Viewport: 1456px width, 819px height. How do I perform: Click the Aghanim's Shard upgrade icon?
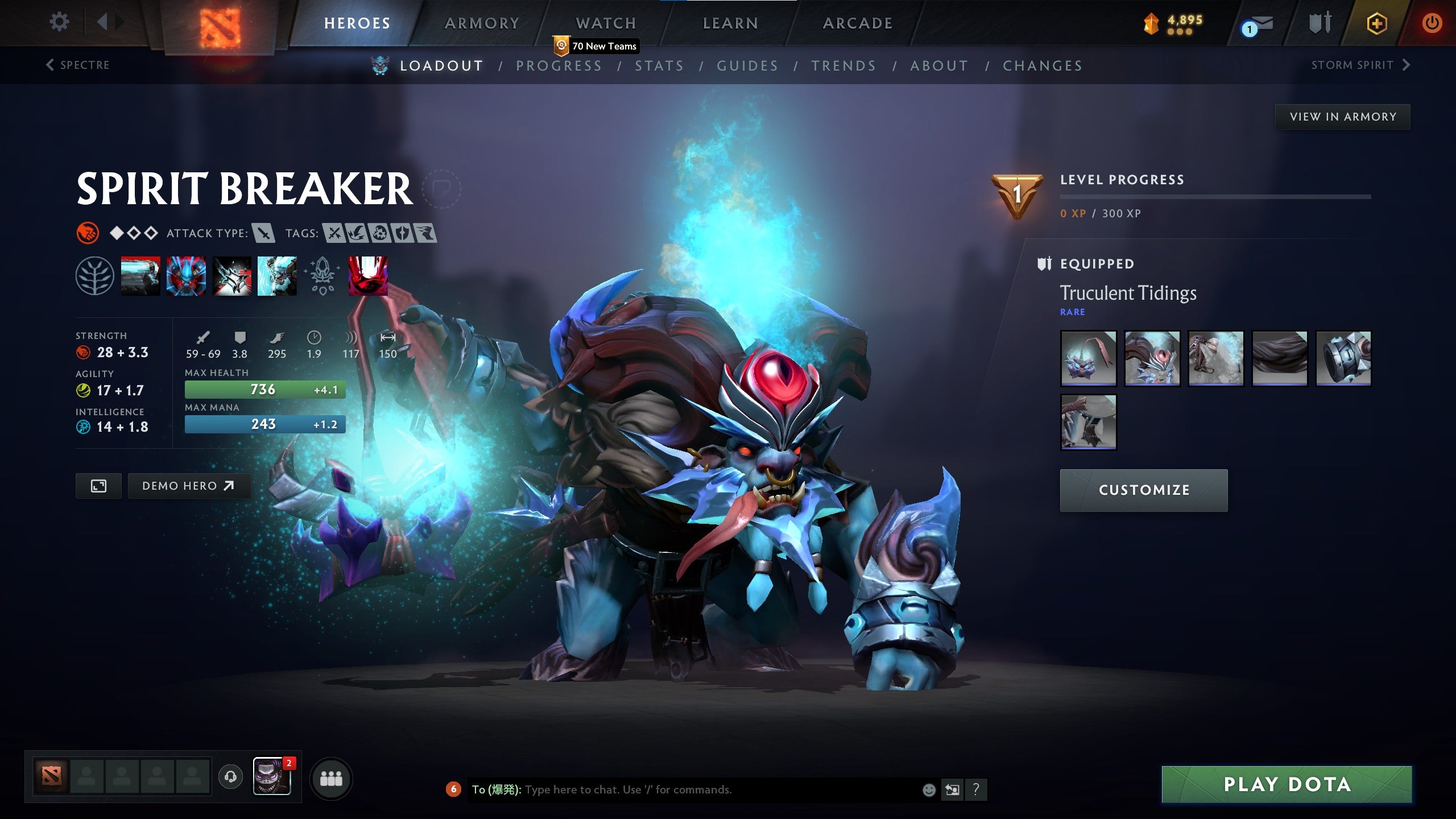(321, 278)
